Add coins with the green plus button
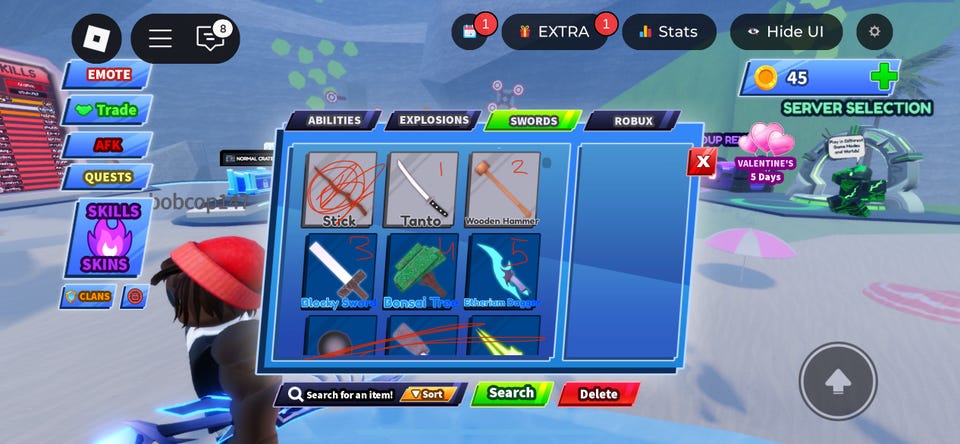The height and width of the screenshot is (444, 960). point(883,77)
